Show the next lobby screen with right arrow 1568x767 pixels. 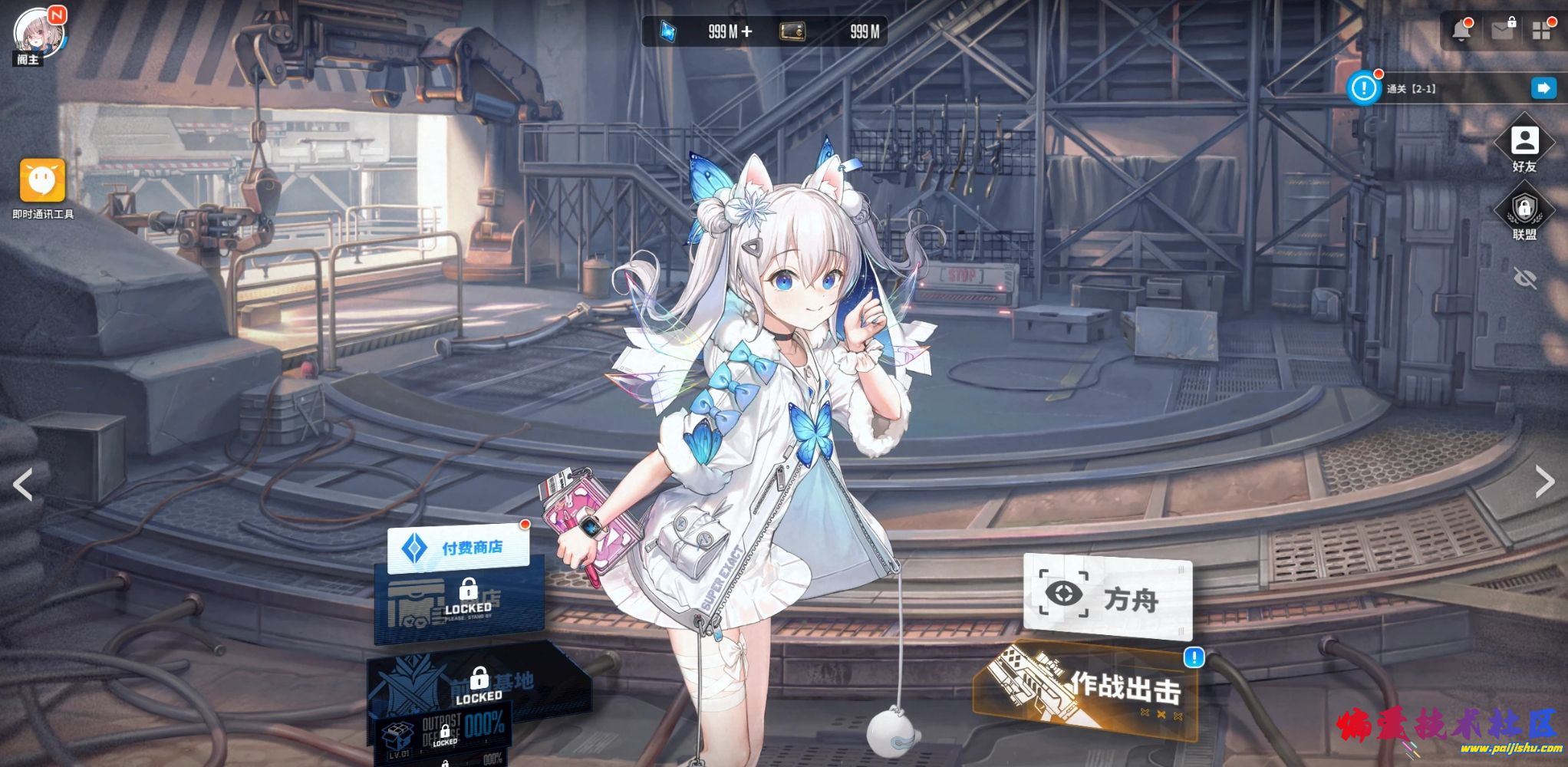(1544, 482)
